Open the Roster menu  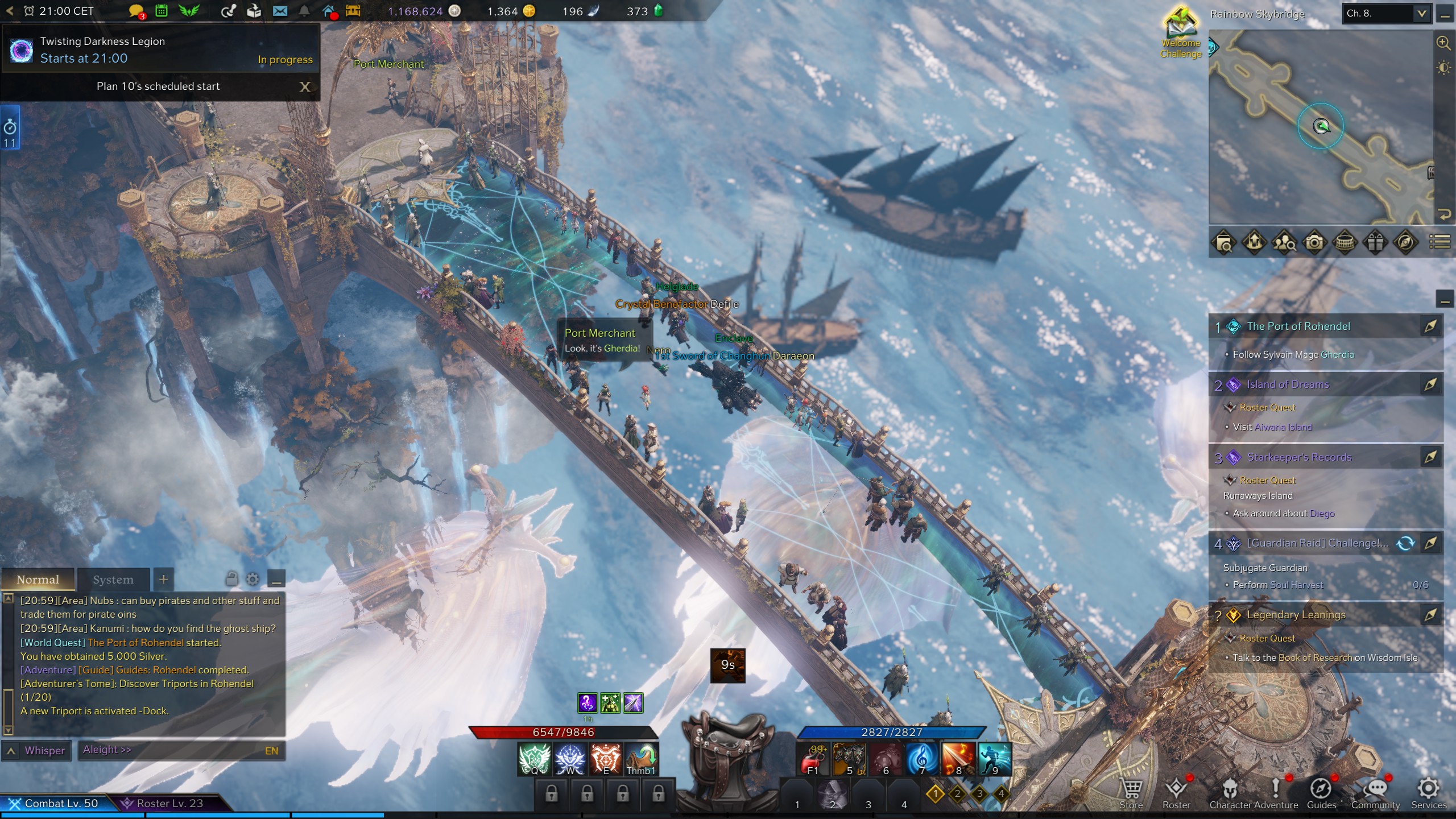1176,793
